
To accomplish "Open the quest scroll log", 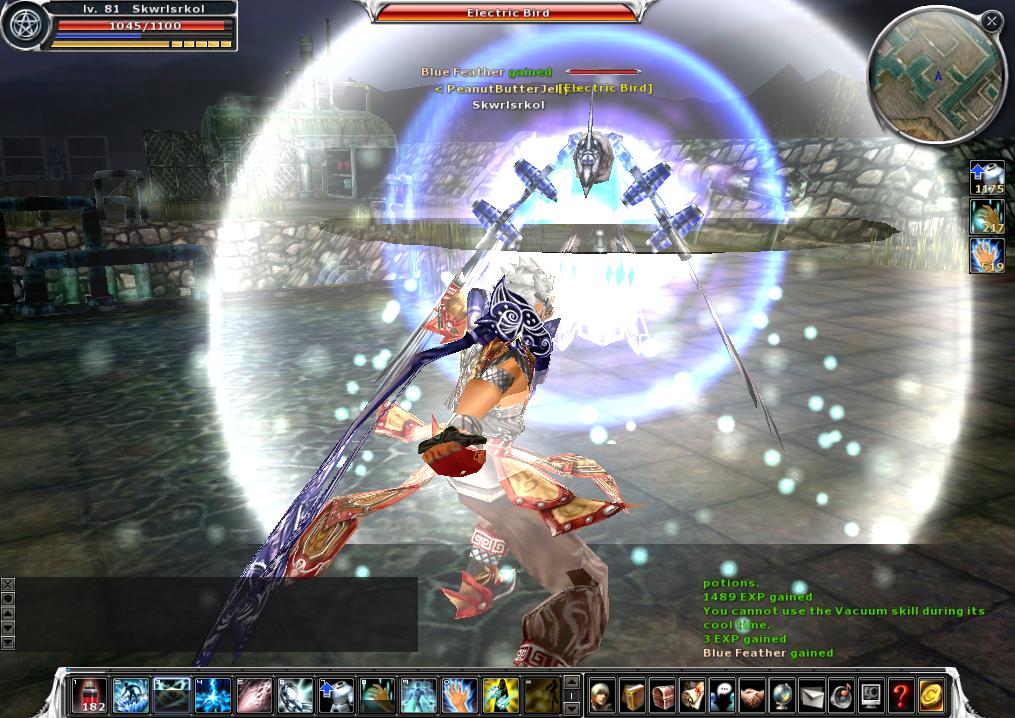I will (692, 694).
